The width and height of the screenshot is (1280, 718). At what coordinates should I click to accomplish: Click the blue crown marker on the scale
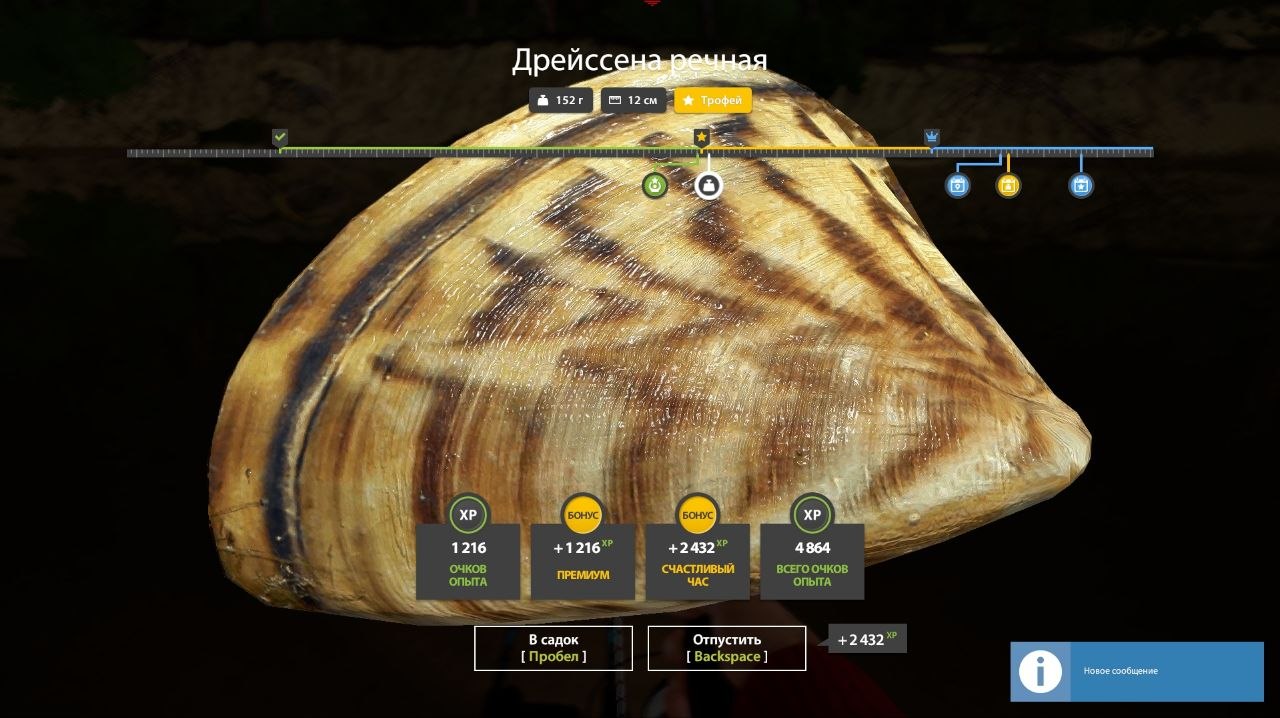coord(932,137)
